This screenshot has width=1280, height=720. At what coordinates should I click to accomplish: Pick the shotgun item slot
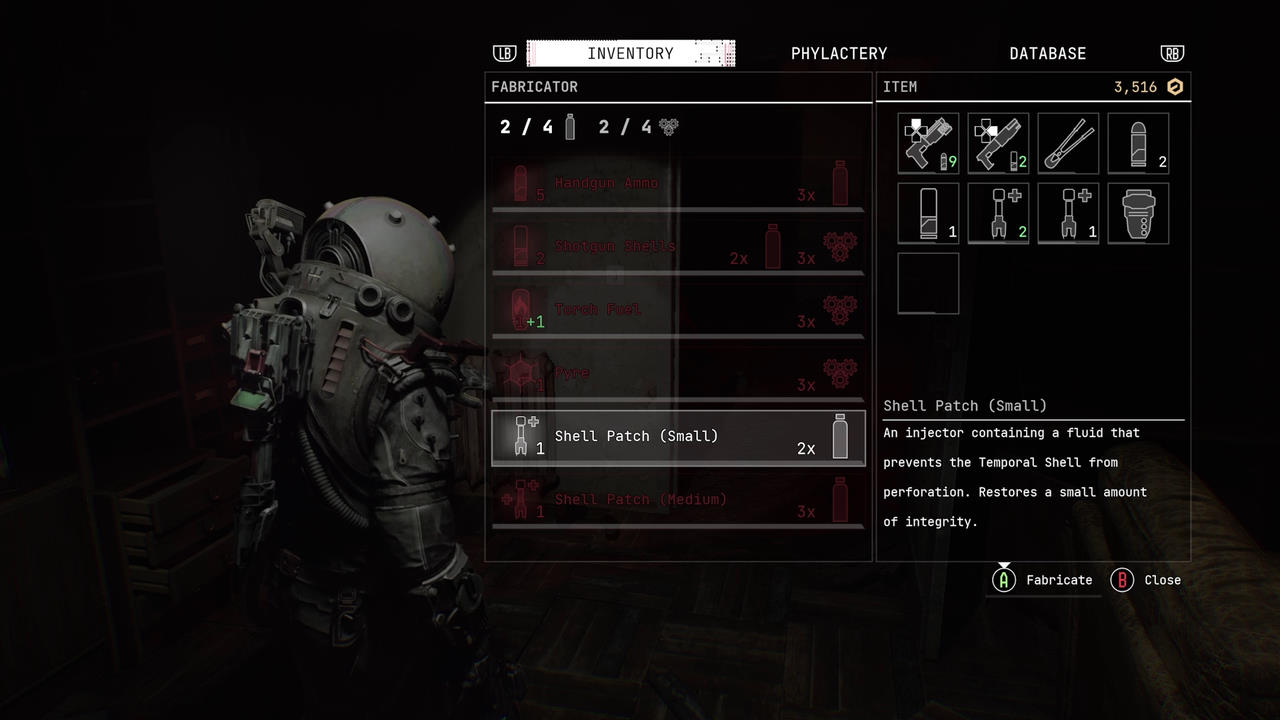click(998, 143)
